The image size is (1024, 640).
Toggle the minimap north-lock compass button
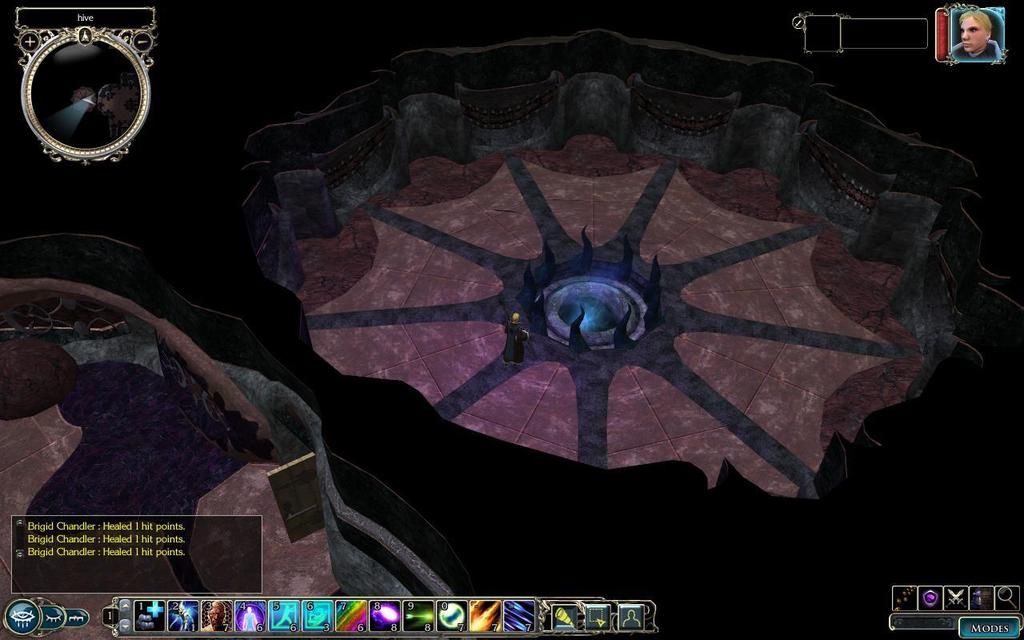[86, 36]
